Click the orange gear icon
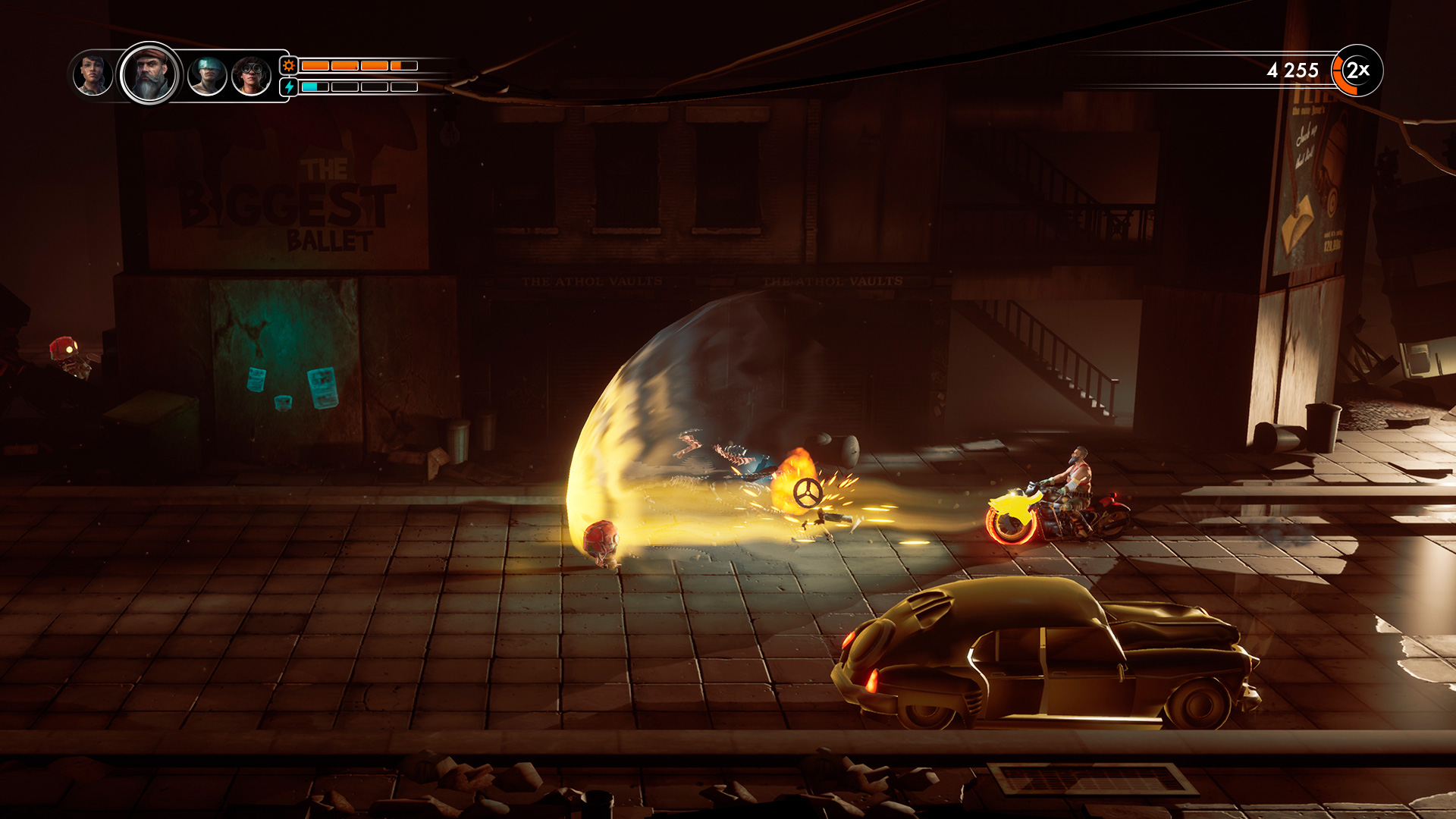The image size is (1456, 819). 289,66
